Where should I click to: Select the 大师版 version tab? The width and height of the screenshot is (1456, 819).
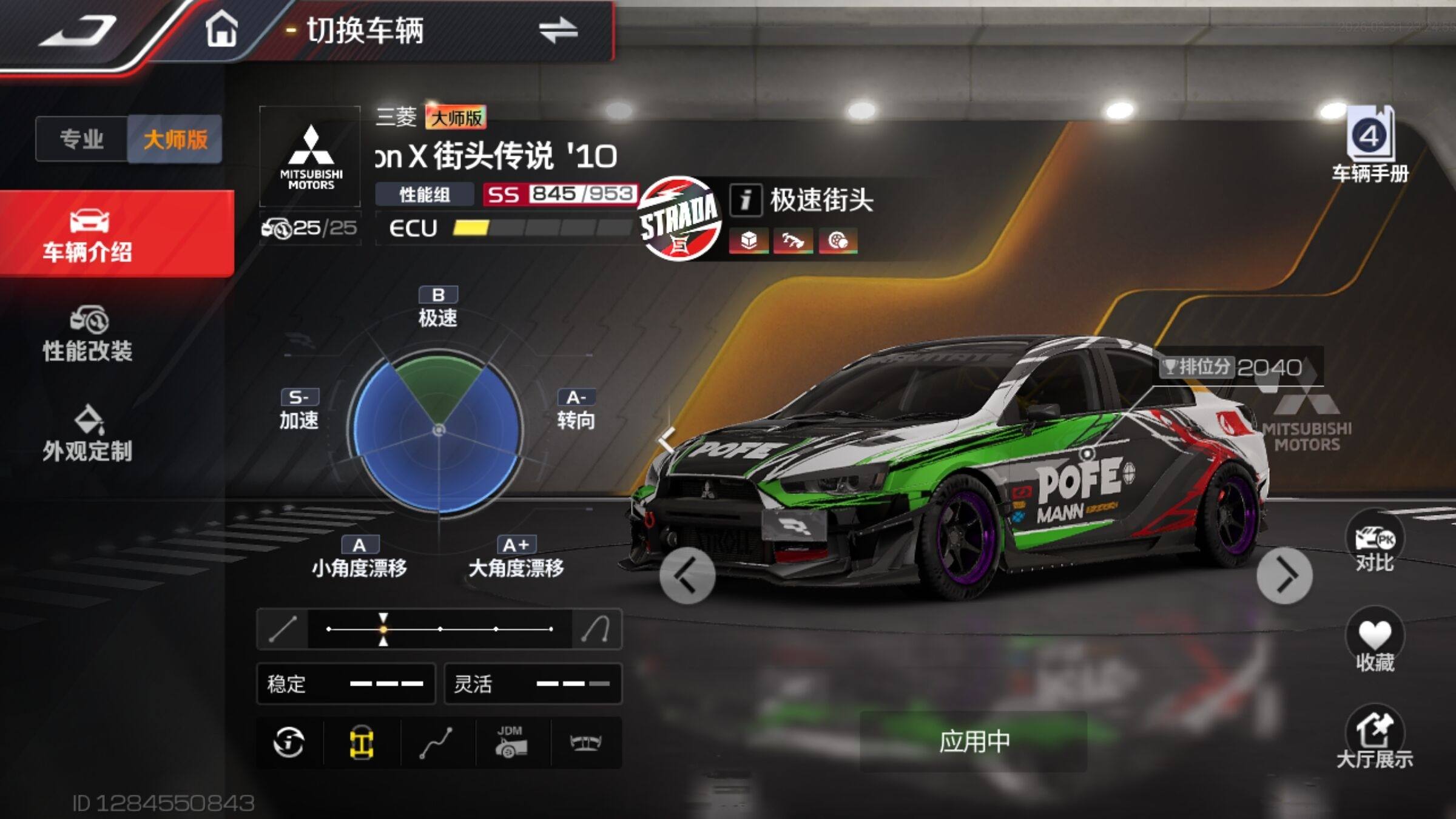[x=175, y=139]
